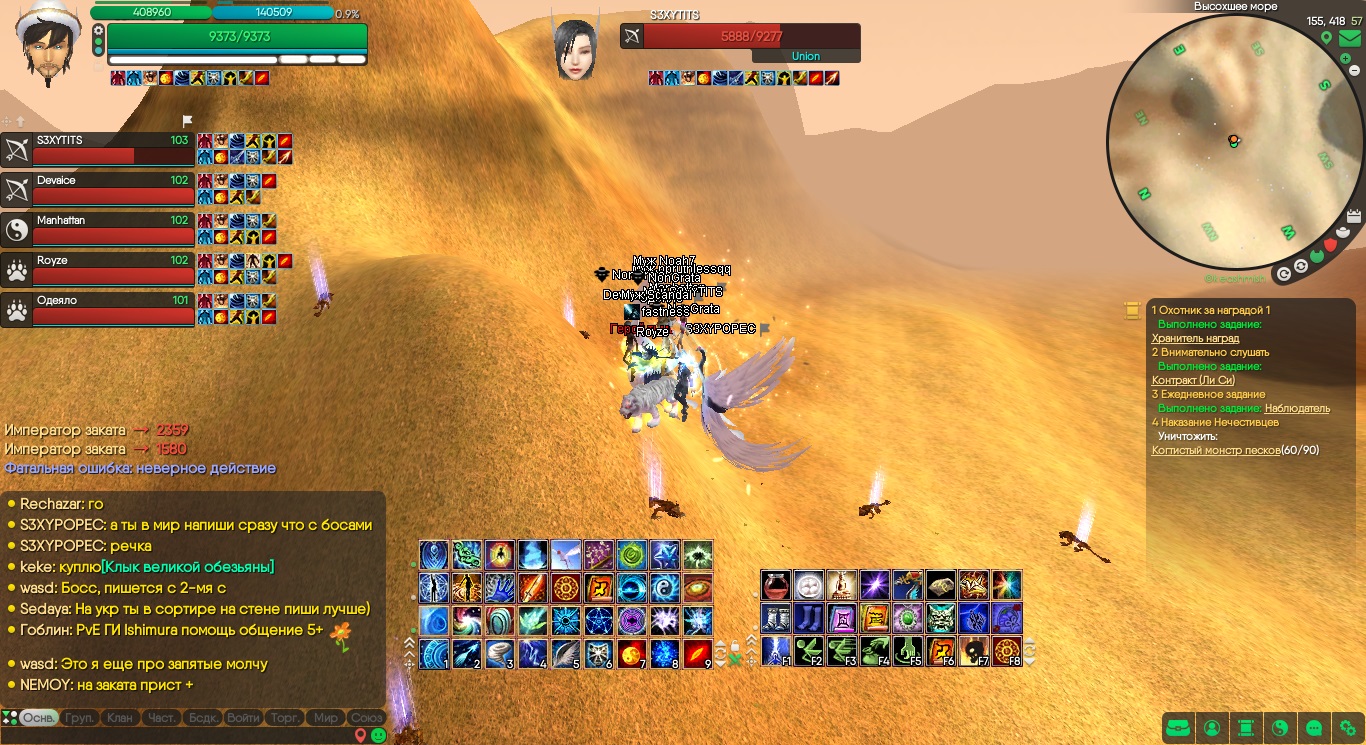Image resolution: width=1366 pixels, height=745 pixels.
Task: Select party member Devaice
Action: (x=98, y=189)
